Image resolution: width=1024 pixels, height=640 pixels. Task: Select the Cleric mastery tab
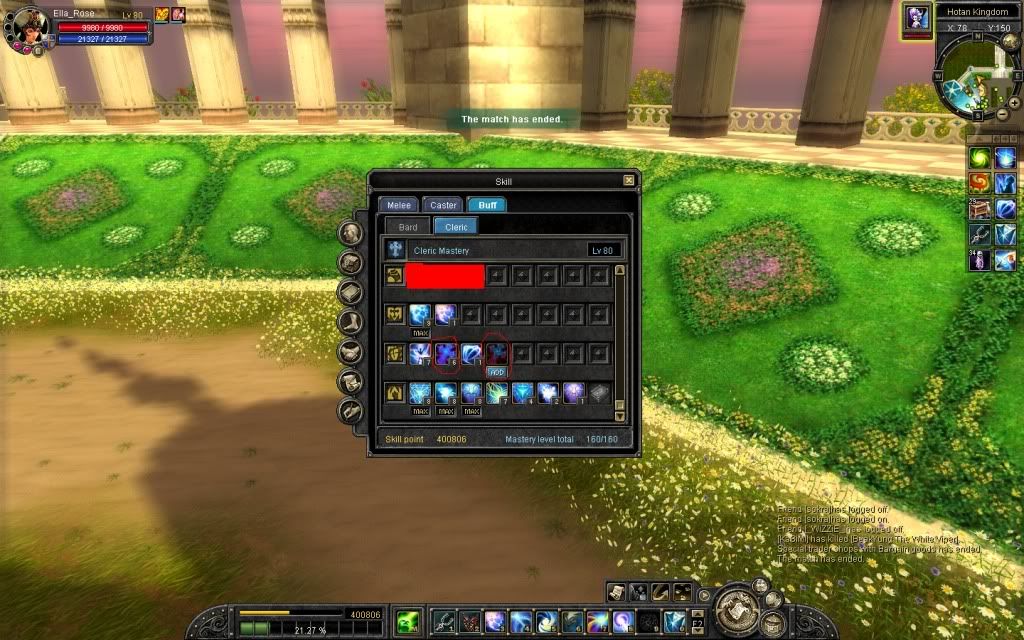click(x=456, y=227)
